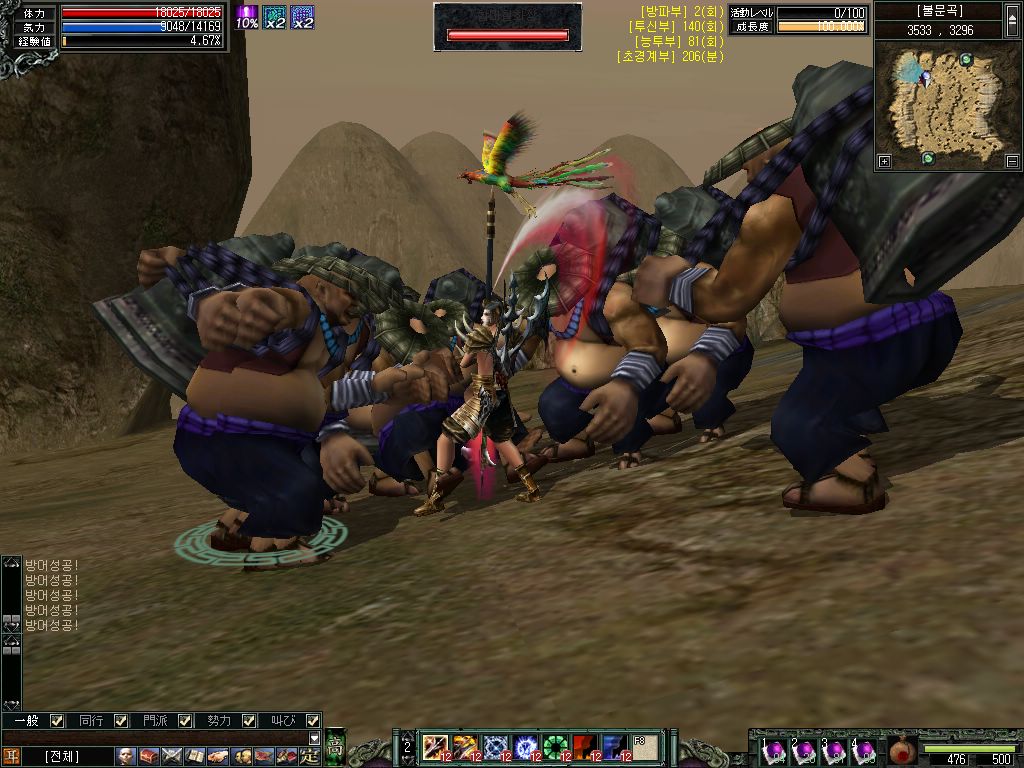
Task: Open the open book menu icon
Action: click(195, 756)
